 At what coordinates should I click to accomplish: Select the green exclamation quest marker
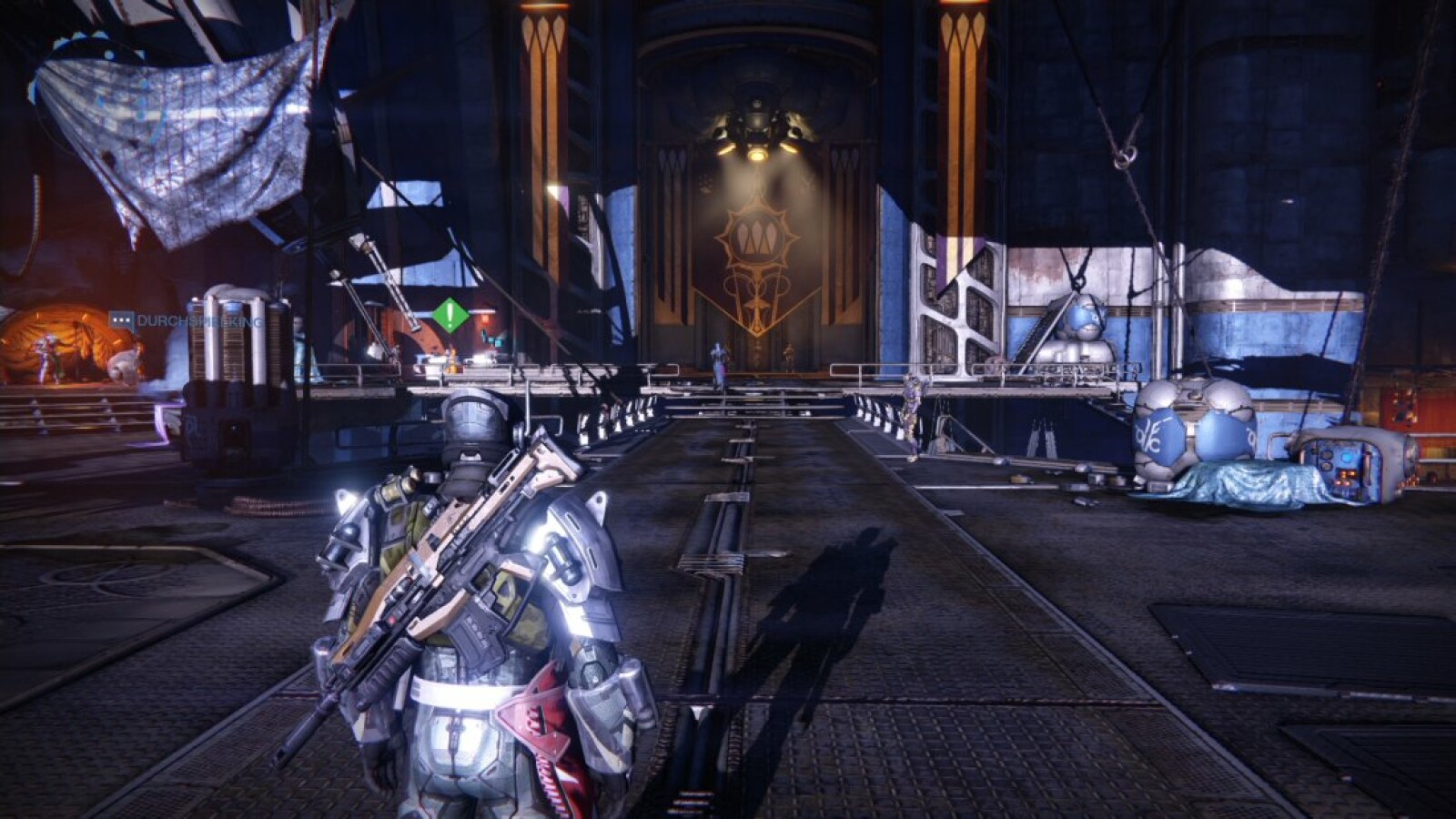(450, 315)
